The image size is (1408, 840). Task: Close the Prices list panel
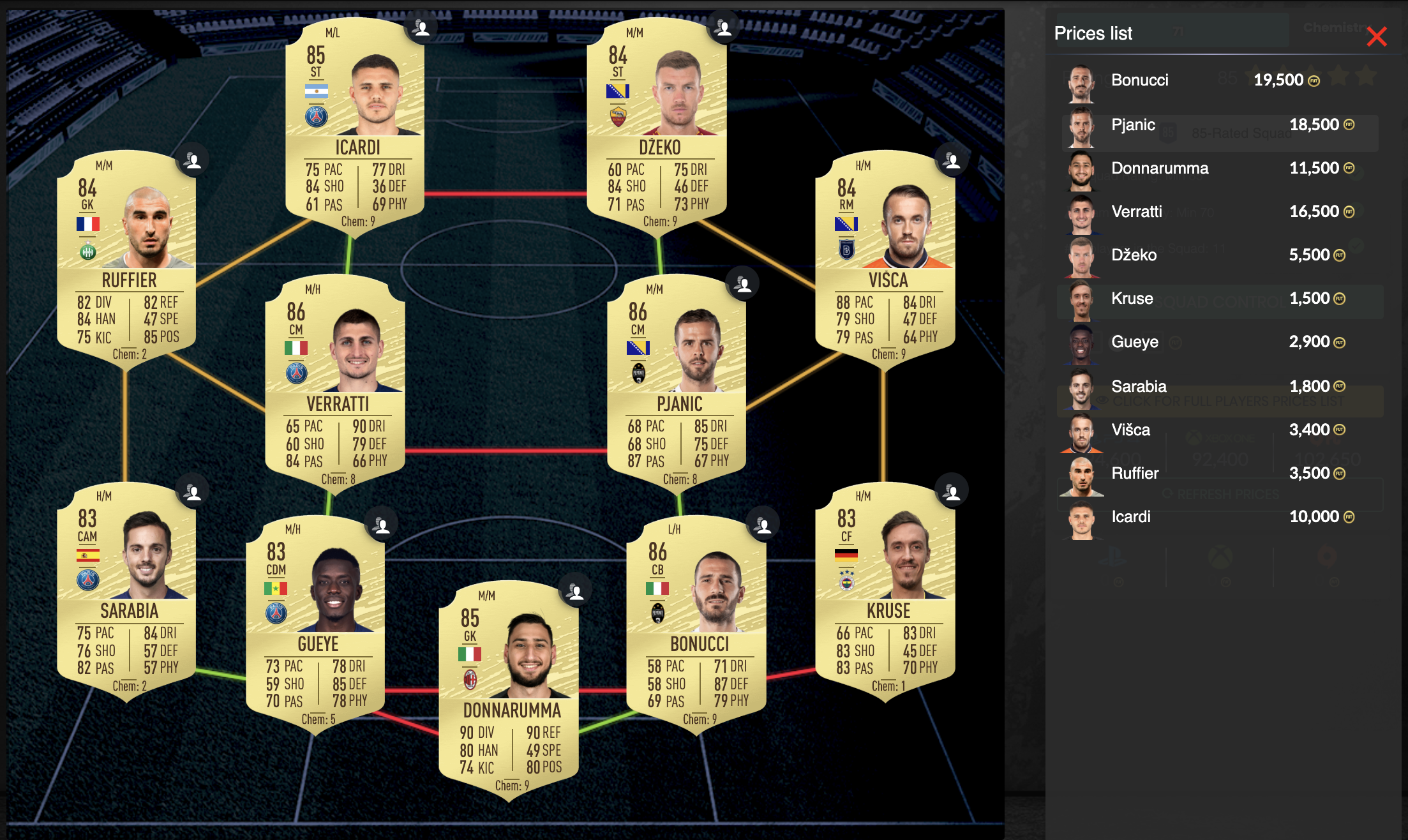tap(1378, 37)
